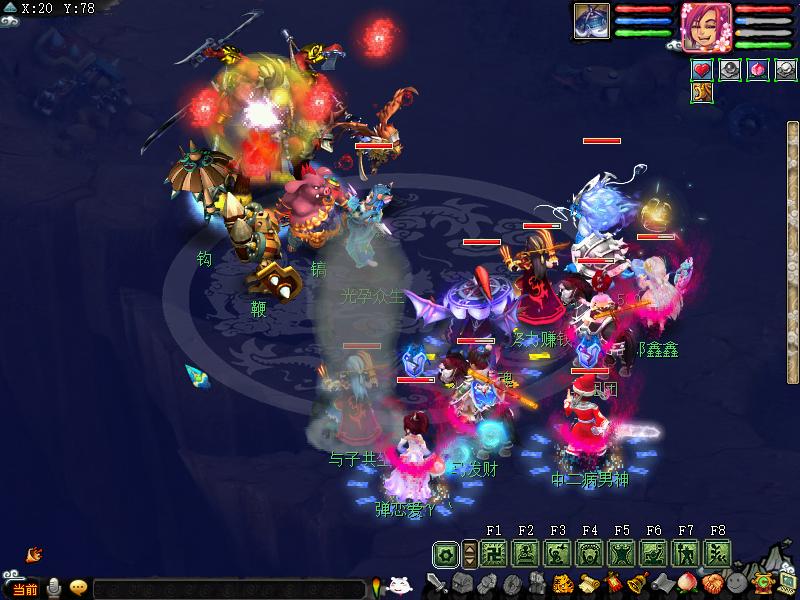
Task: Click the red heart buff icon
Action: click(702, 70)
